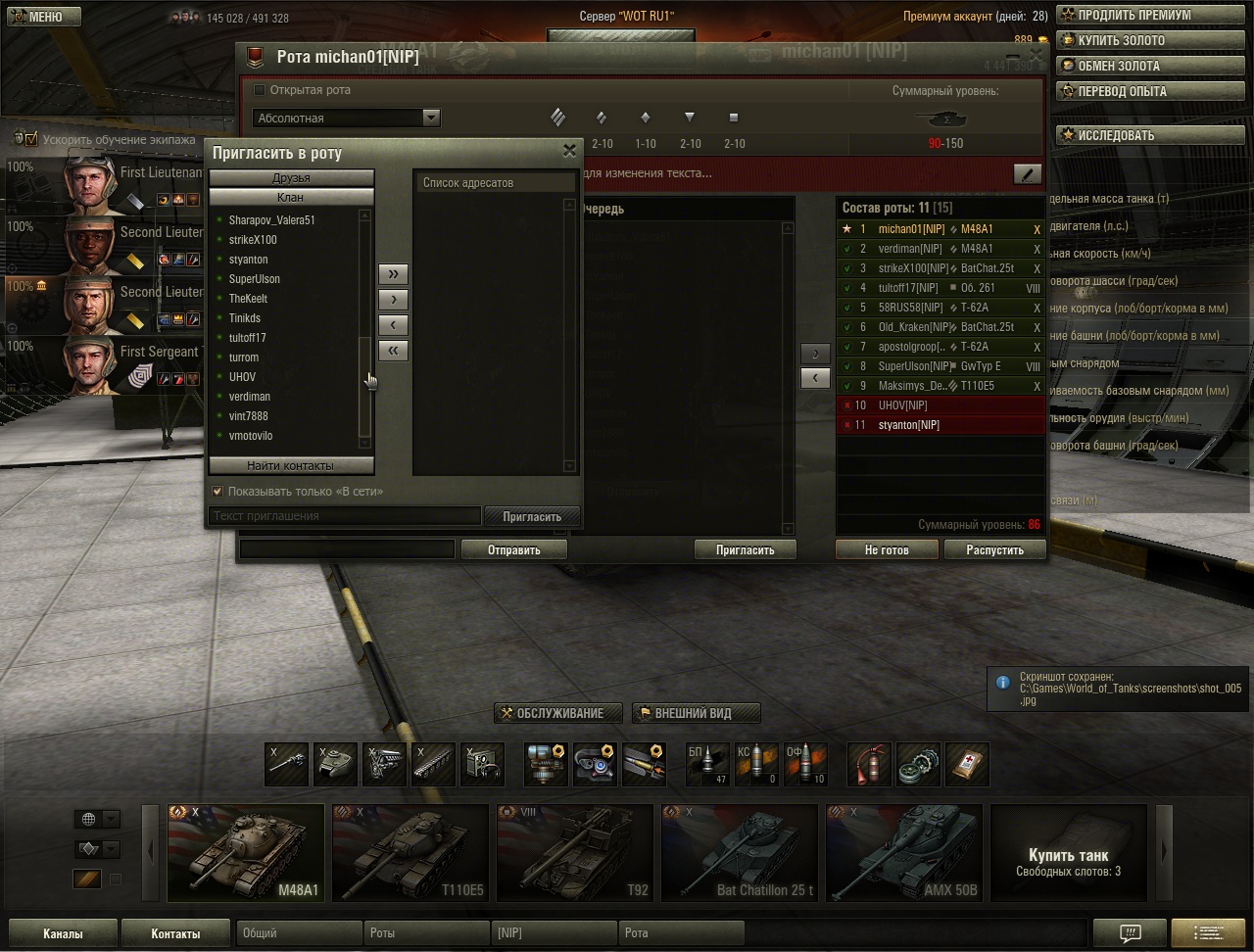Open the Контакты panel
The image size is (1254, 952).
point(175,933)
